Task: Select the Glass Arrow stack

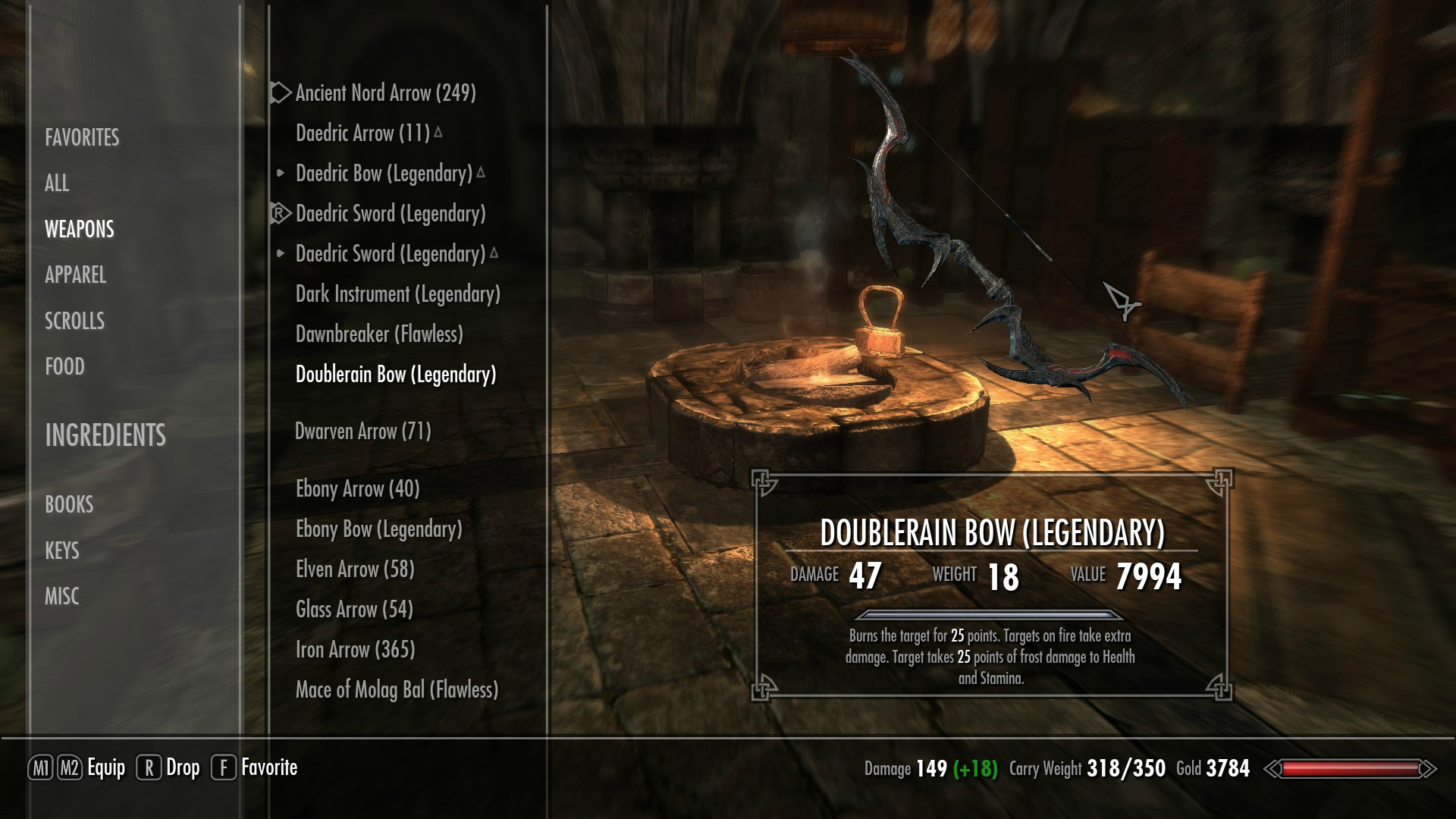Action: (x=354, y=610)
